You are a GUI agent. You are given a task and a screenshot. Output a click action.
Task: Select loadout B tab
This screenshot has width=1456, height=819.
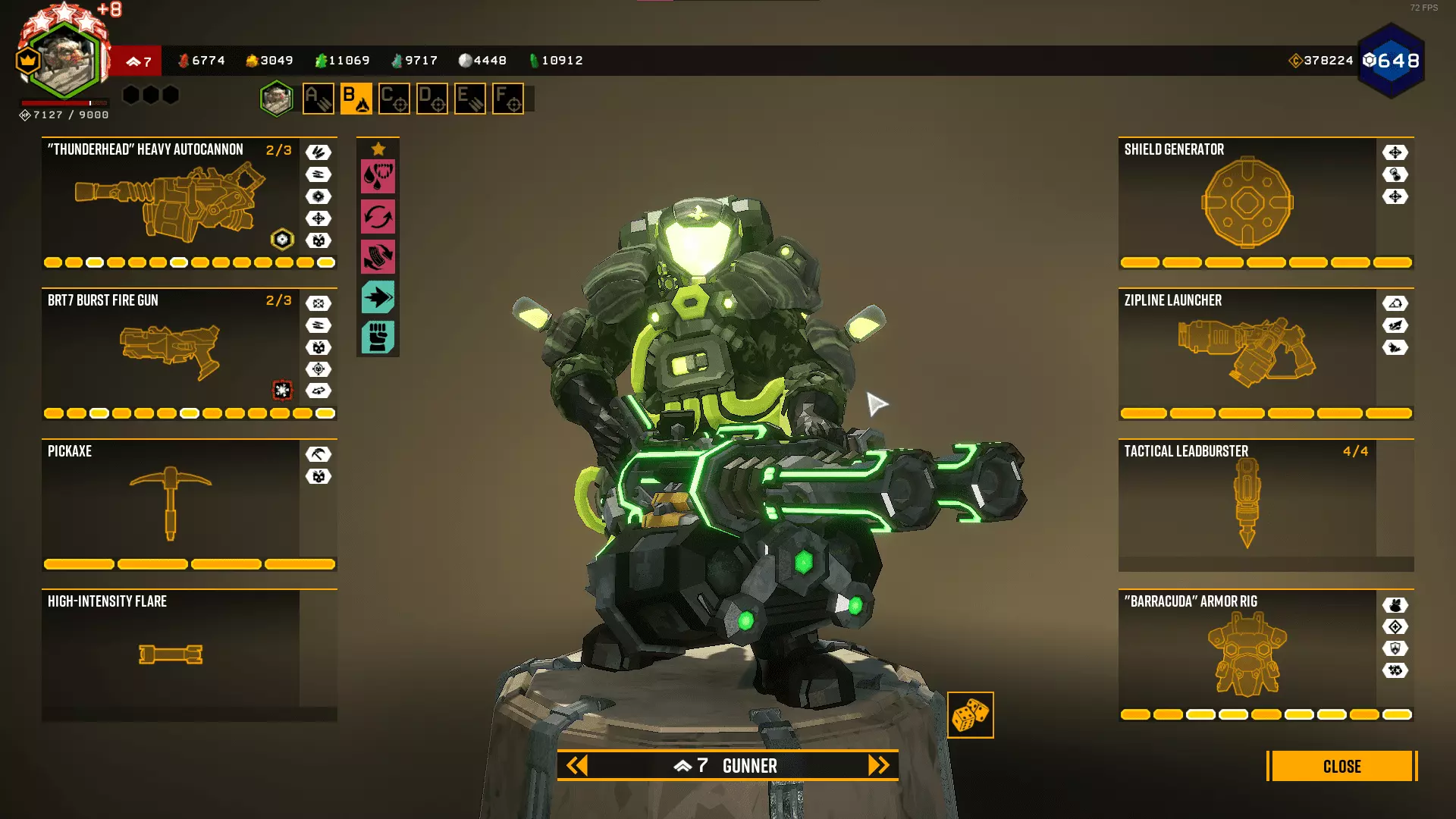tap(356, 99)
